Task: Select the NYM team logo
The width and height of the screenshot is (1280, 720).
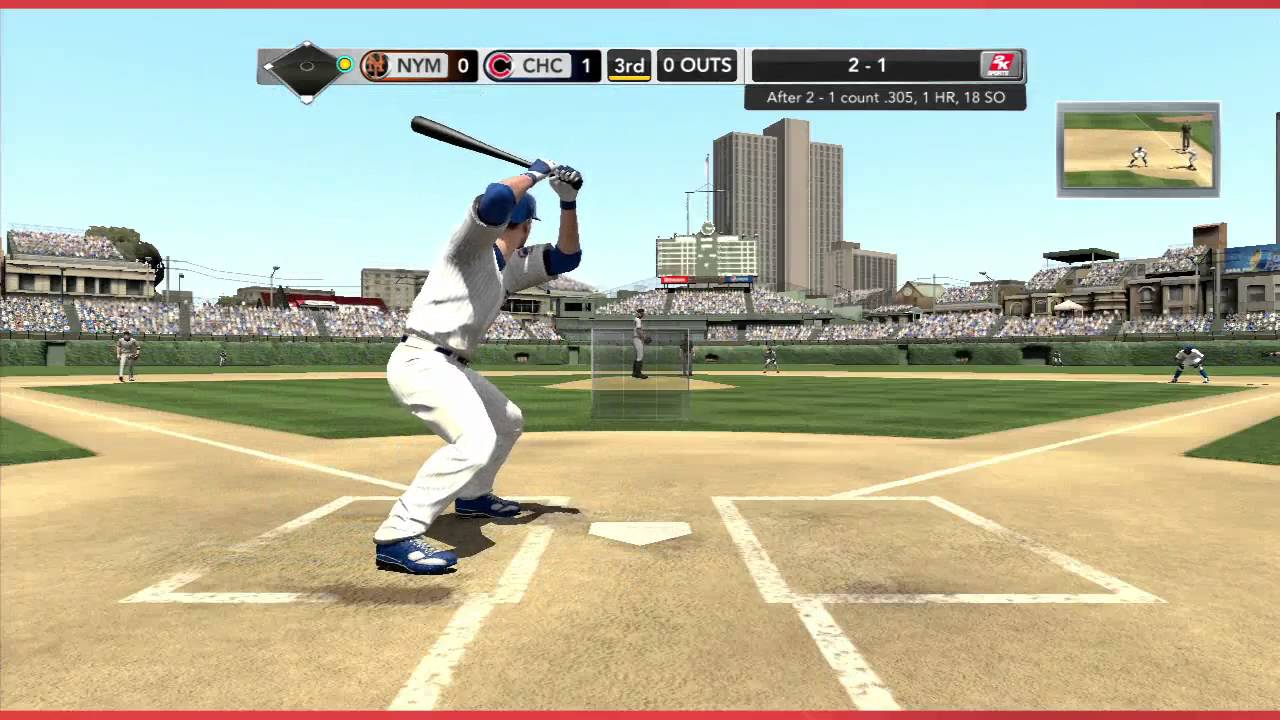Action: (376, 66)
